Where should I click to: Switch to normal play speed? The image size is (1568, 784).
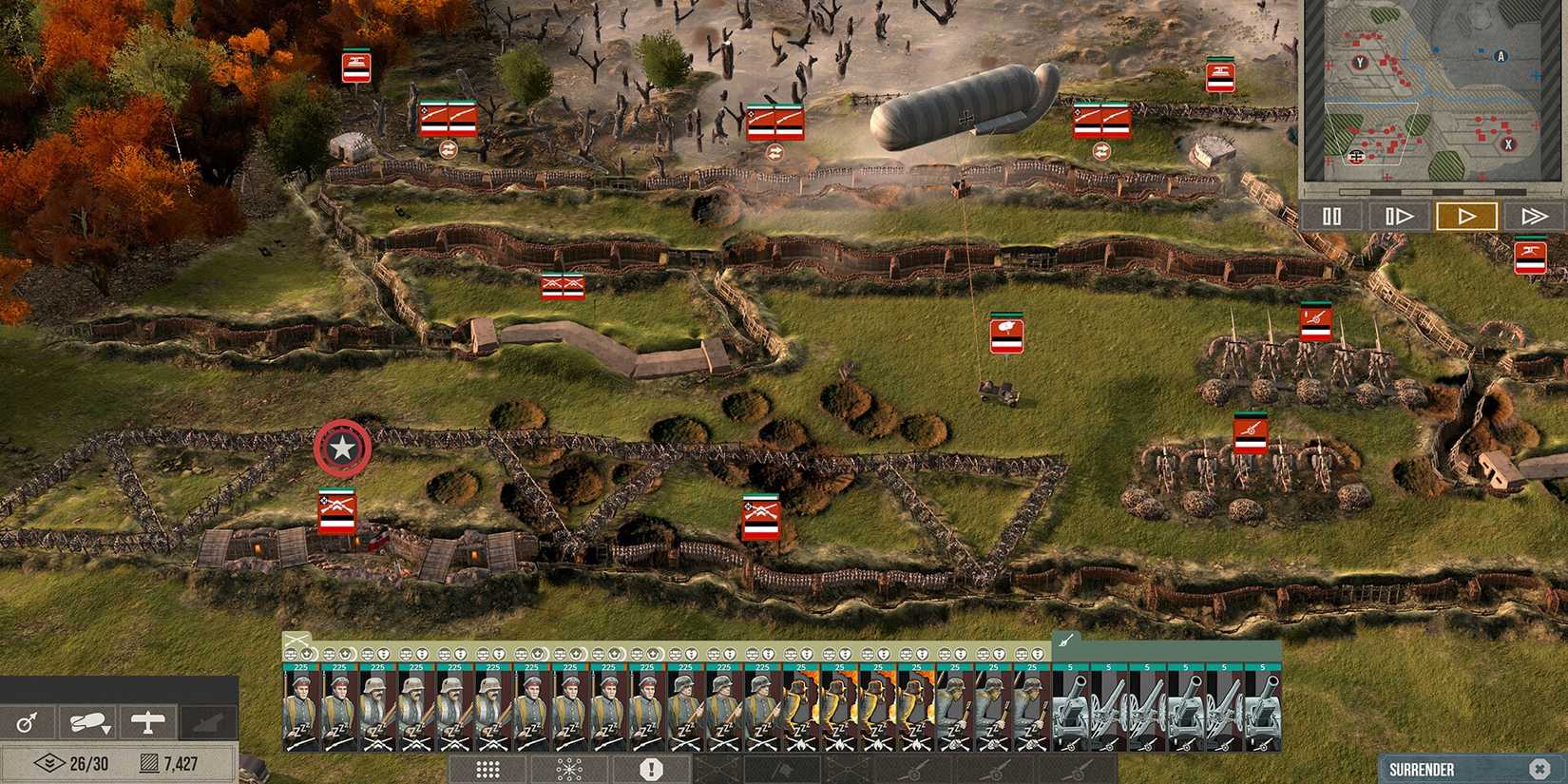tap(1468, 216)
